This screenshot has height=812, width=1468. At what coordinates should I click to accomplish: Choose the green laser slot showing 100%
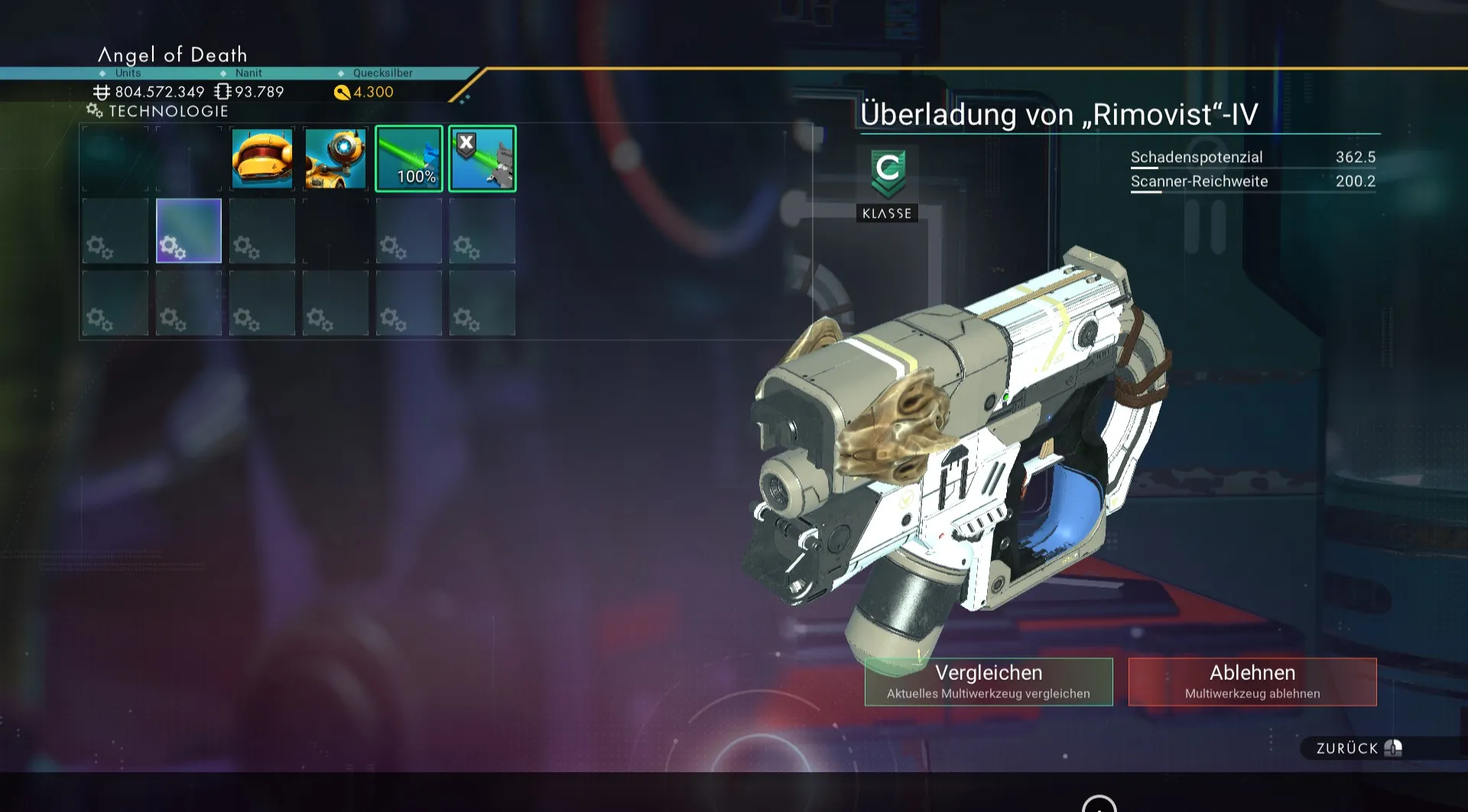409,158
